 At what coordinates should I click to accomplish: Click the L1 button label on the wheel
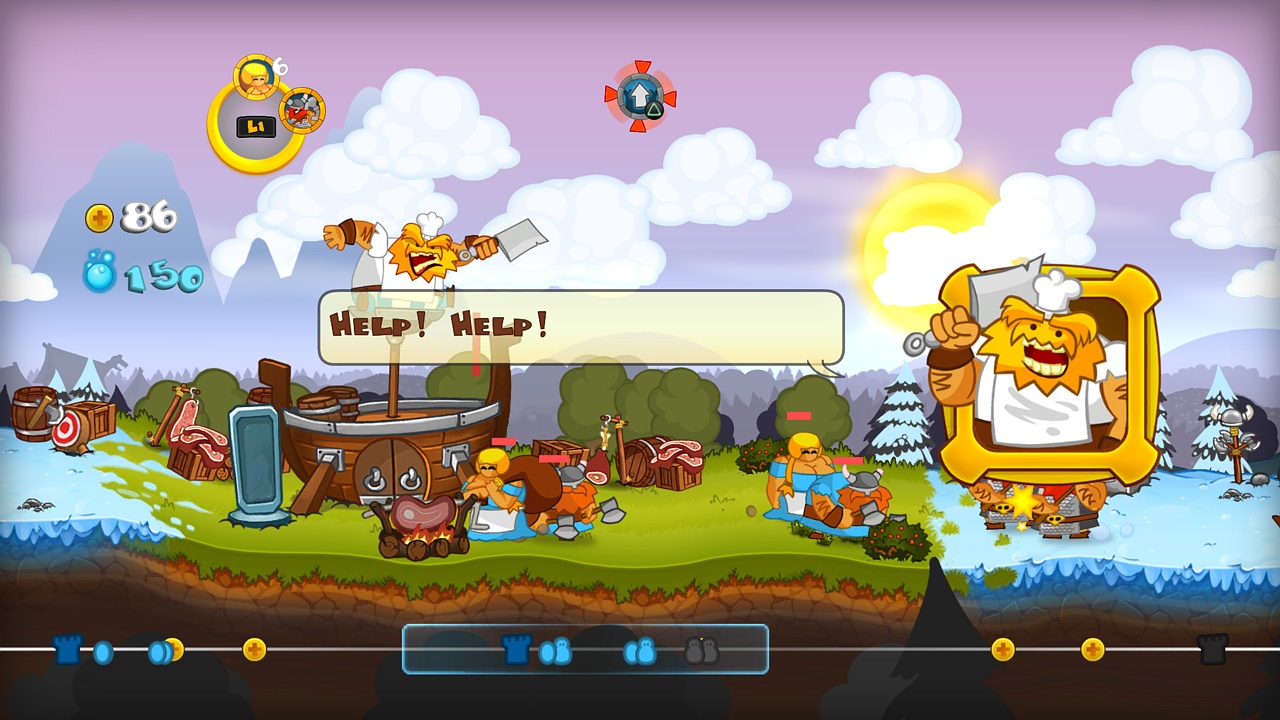coord(255,125)
